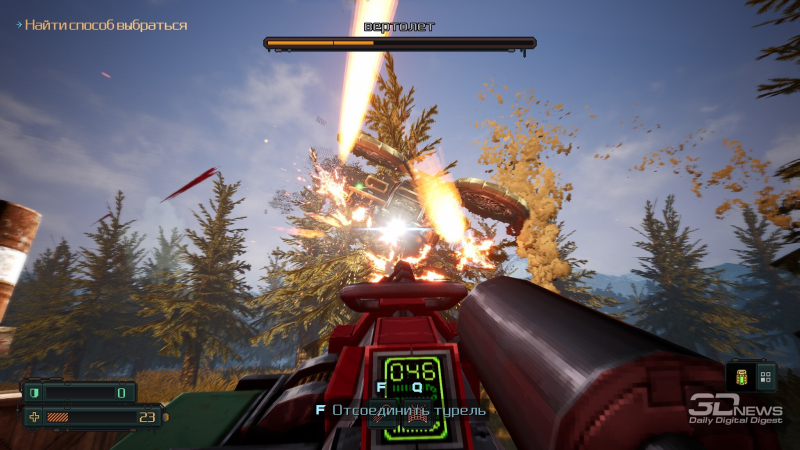Select the yellow battery item slot
The width and height of the screenshot is (800, 450).
click(x=743, y=377)
